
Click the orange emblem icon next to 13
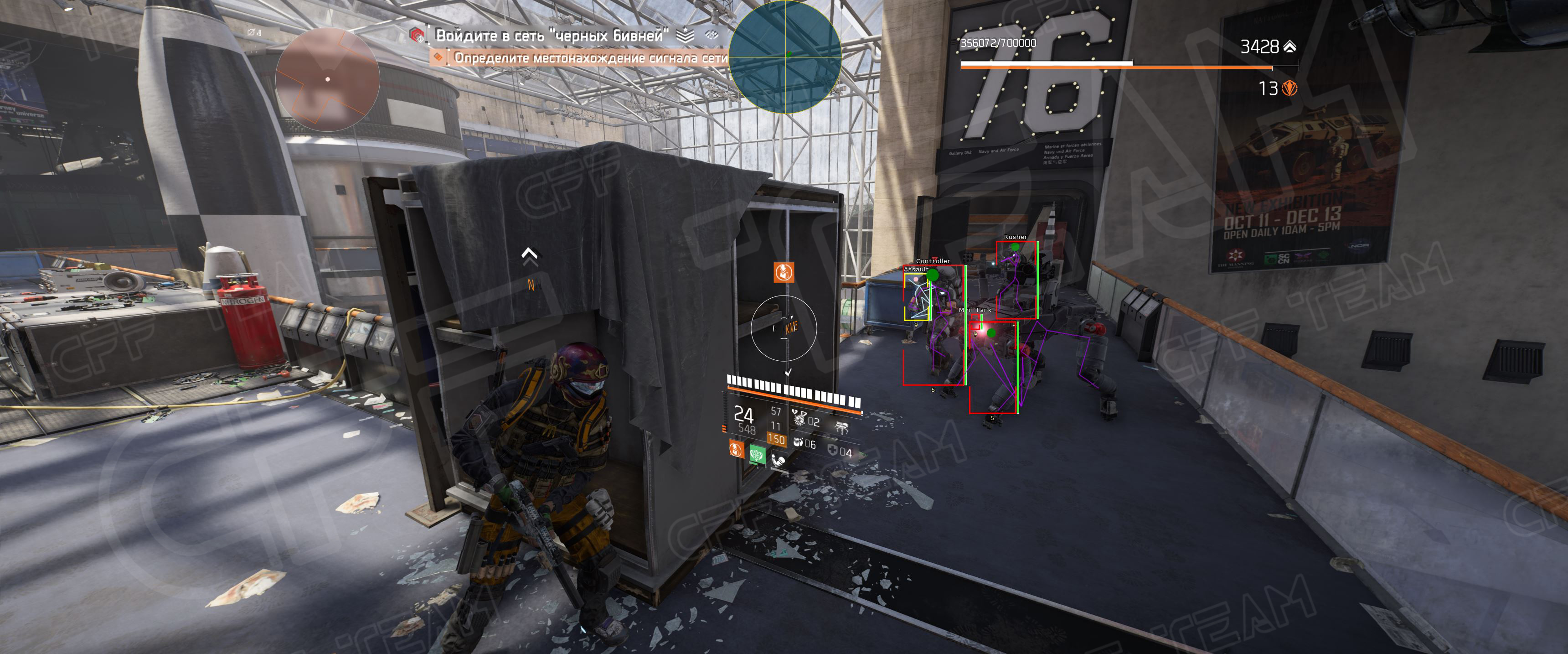coord(1289,89)
